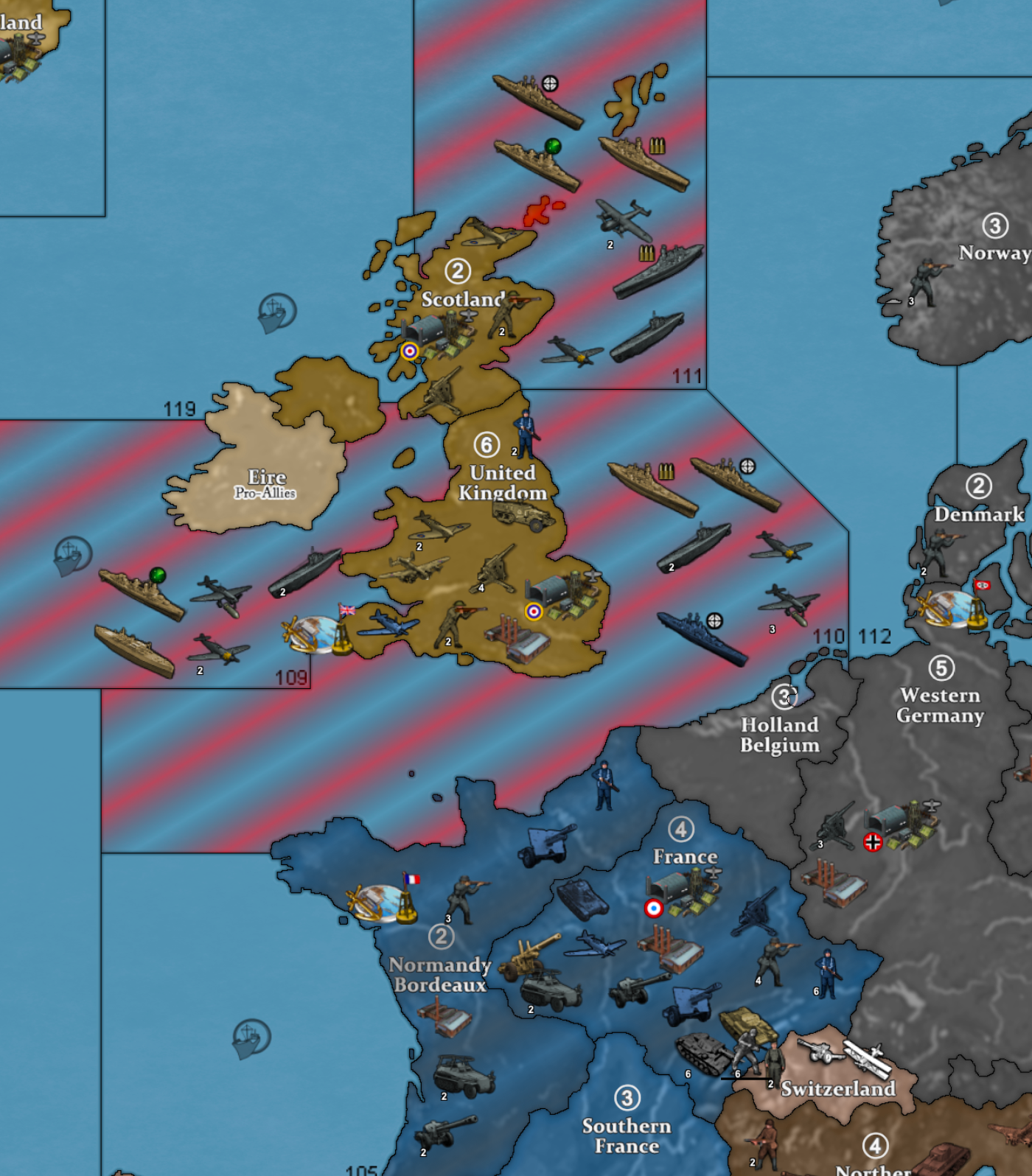The width and height of the screenshot is (1032, 1176).
Task: Select the United Kingdom territory
Action: (x=501, y=483)
